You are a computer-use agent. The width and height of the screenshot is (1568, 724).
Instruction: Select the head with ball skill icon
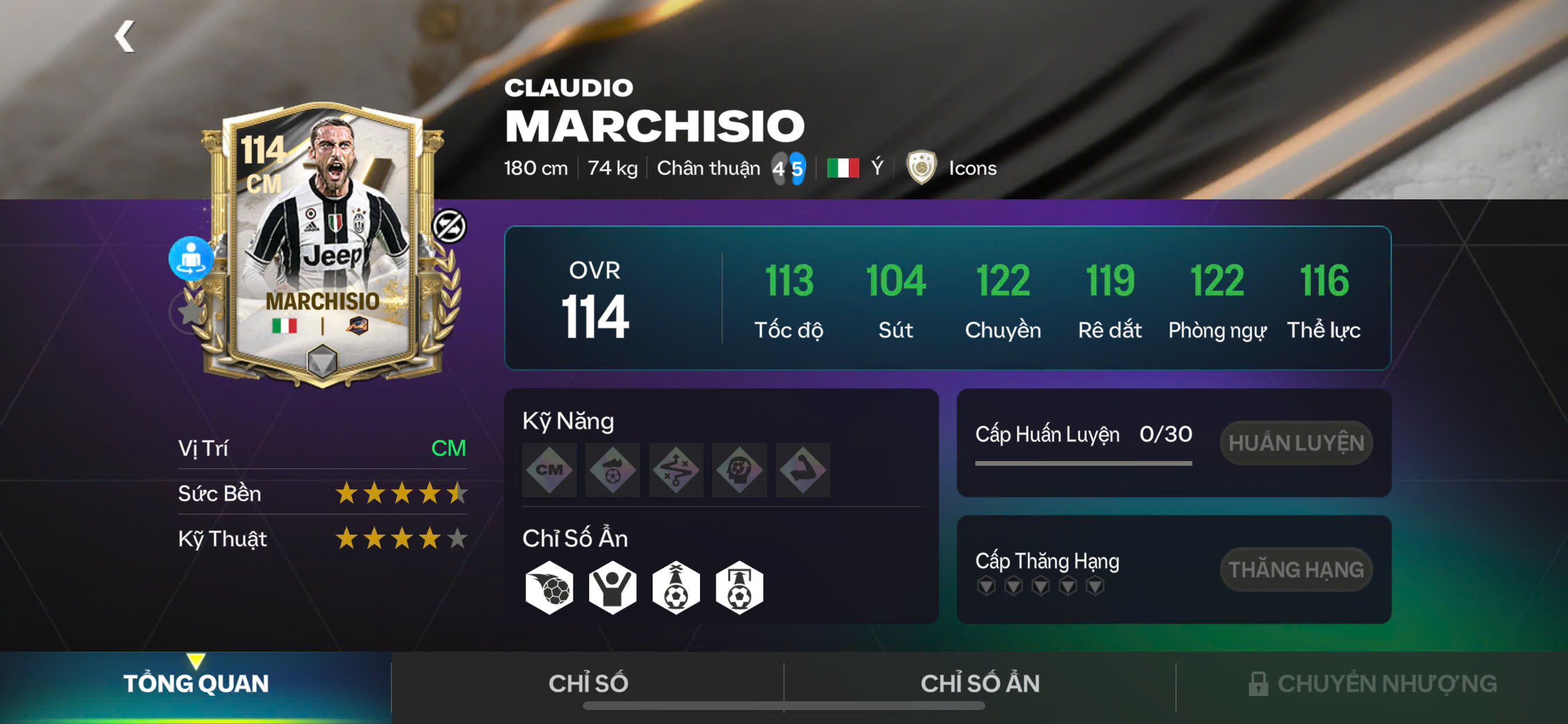(x=739, y=470)
